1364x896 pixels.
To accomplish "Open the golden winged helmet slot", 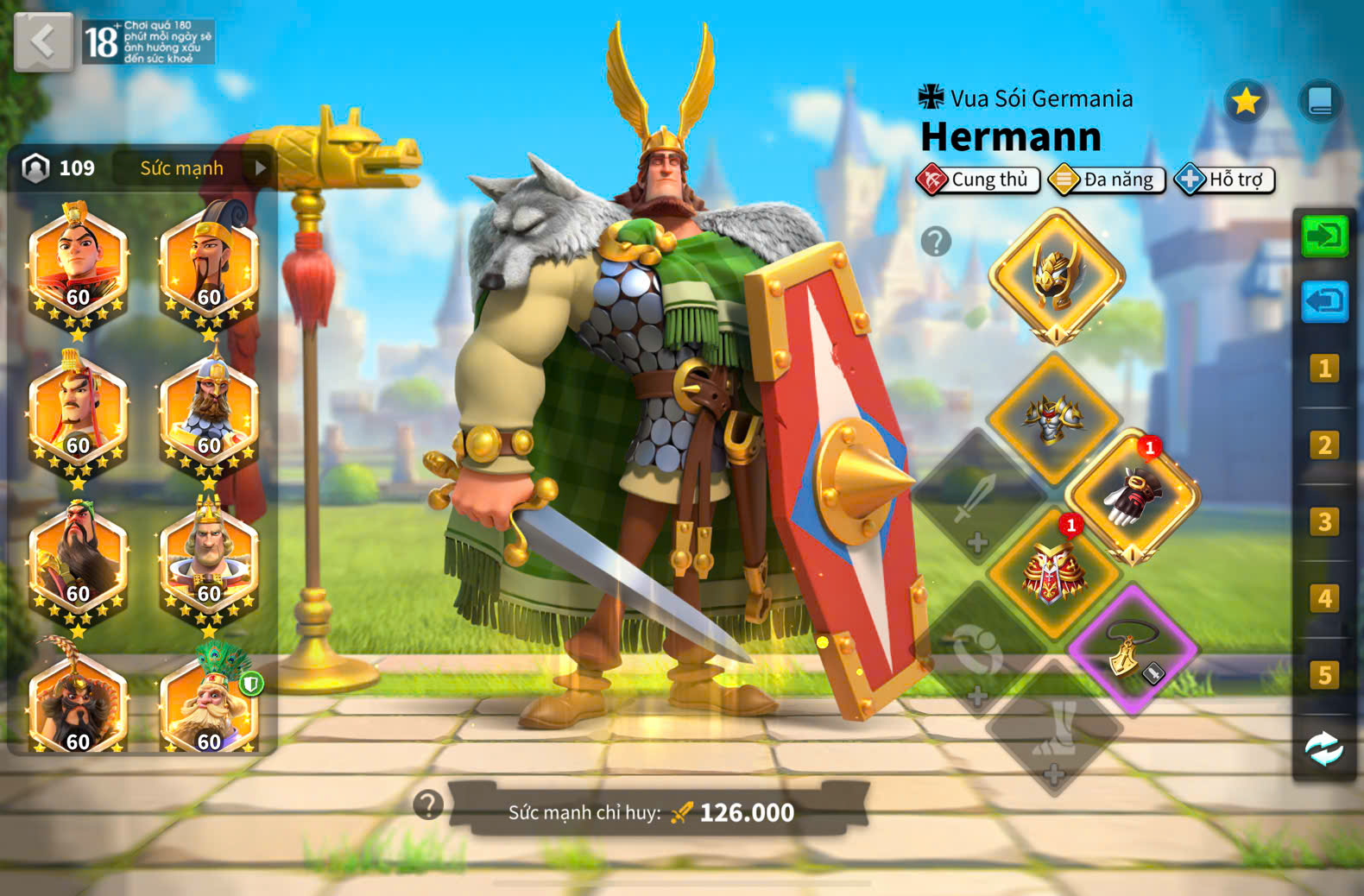I will [1056, 276].
